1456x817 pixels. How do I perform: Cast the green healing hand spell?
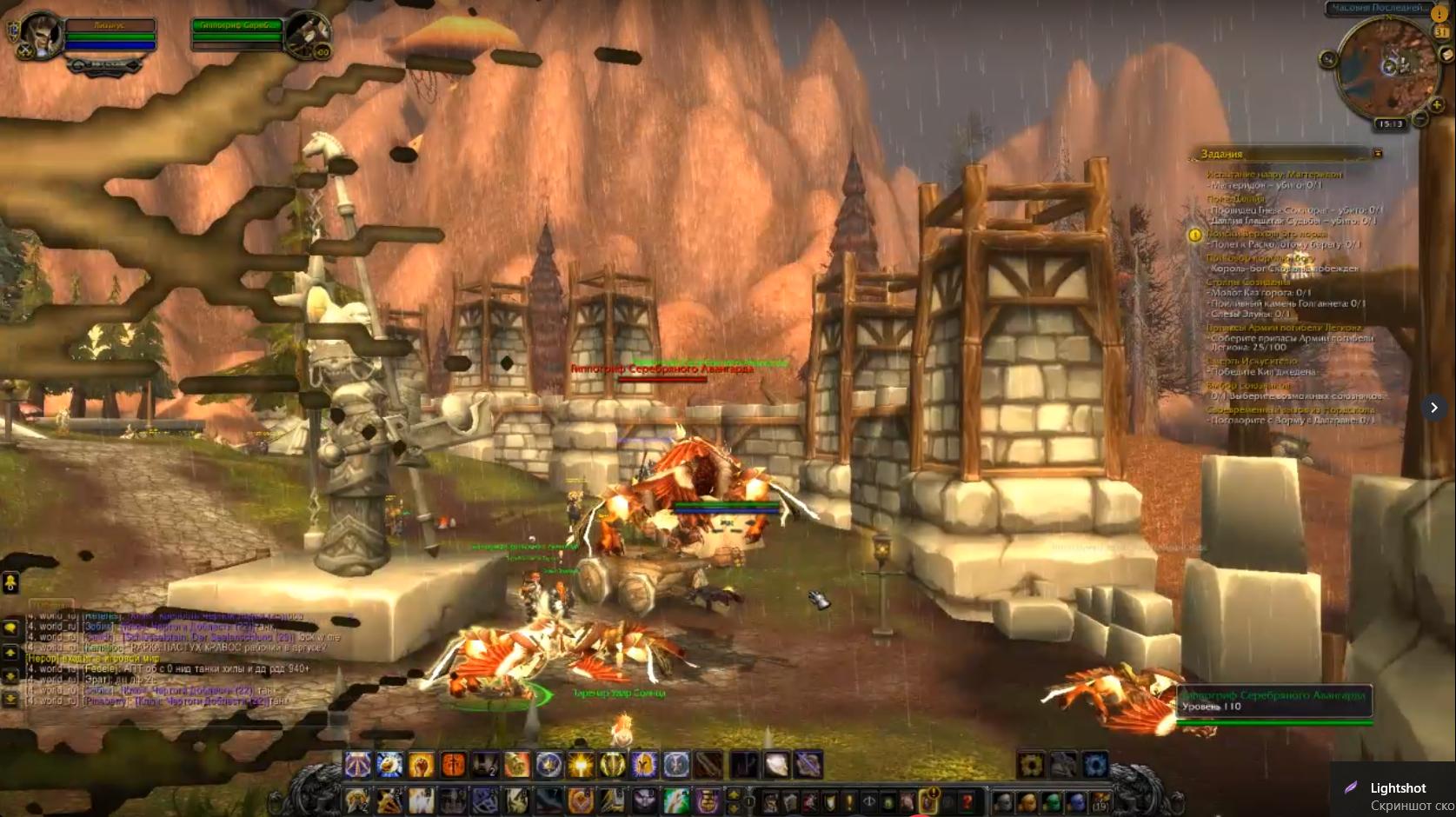pos(675,800)
